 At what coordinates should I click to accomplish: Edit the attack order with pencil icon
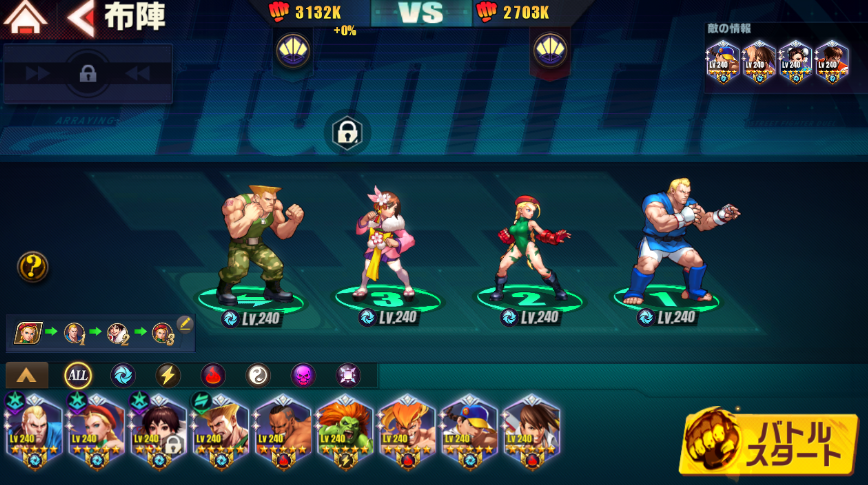point(184,324)
